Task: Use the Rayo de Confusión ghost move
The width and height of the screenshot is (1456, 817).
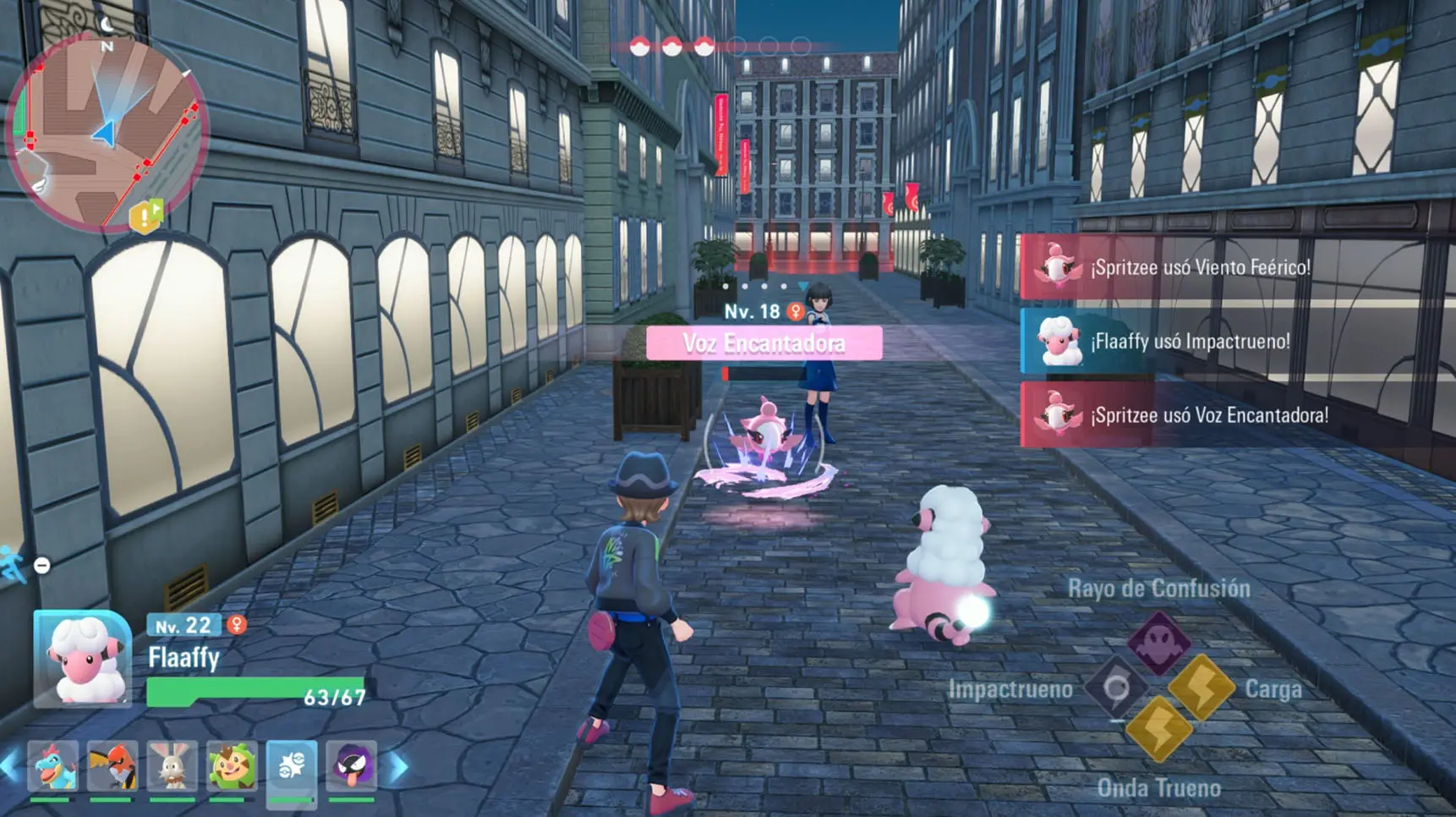Action: [x=1158, y=642]
